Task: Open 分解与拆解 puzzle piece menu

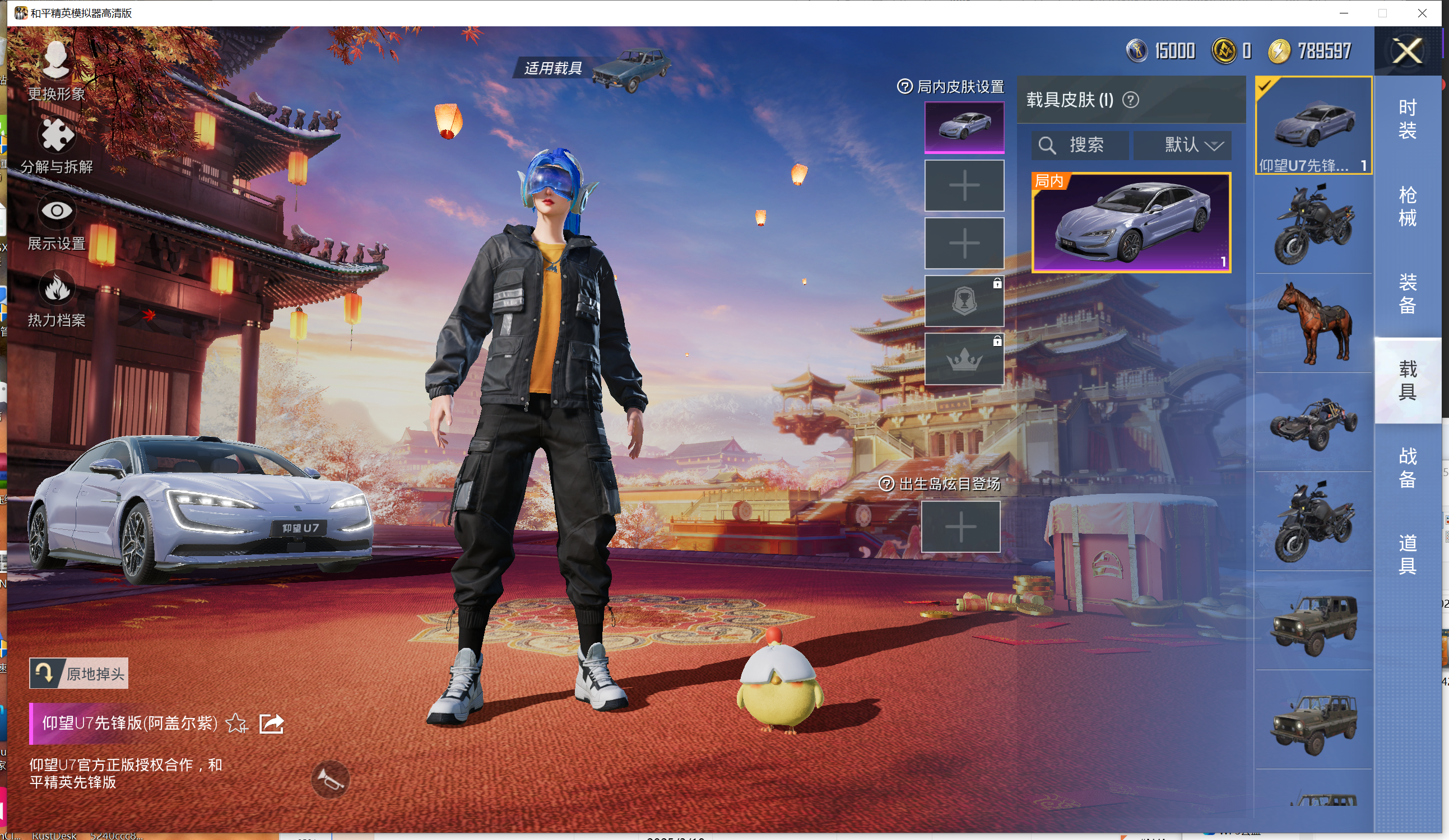Action: coord(57,143)
